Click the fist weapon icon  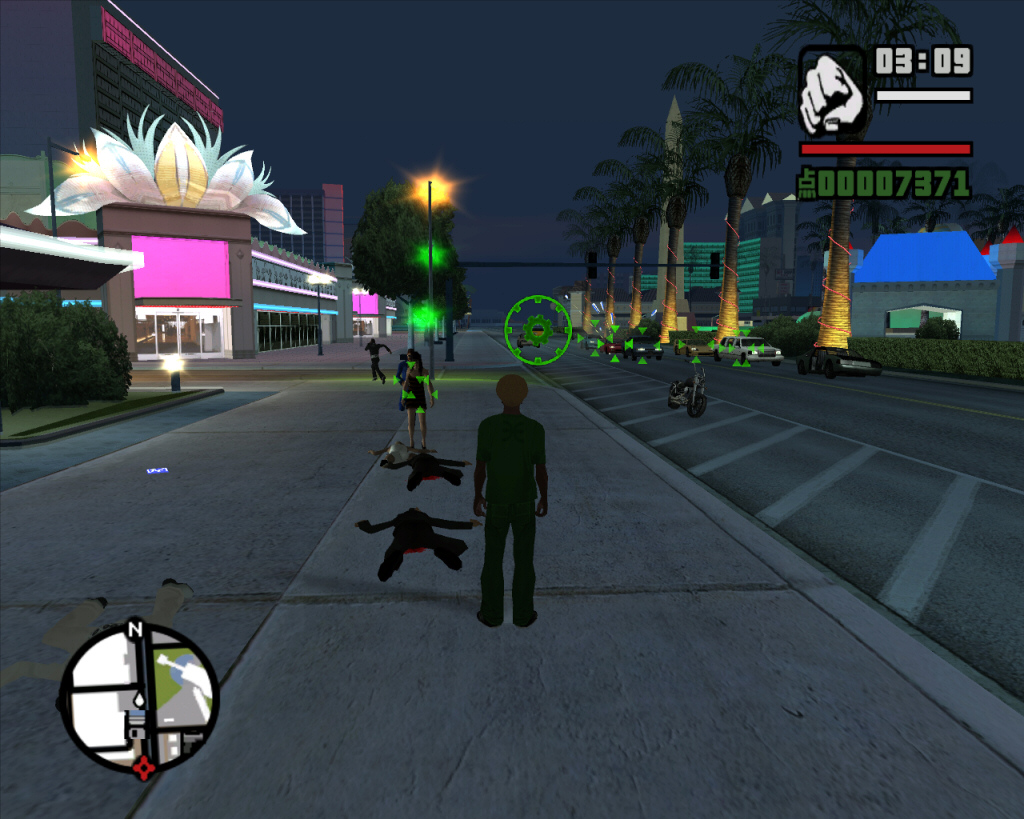[832, 92]
